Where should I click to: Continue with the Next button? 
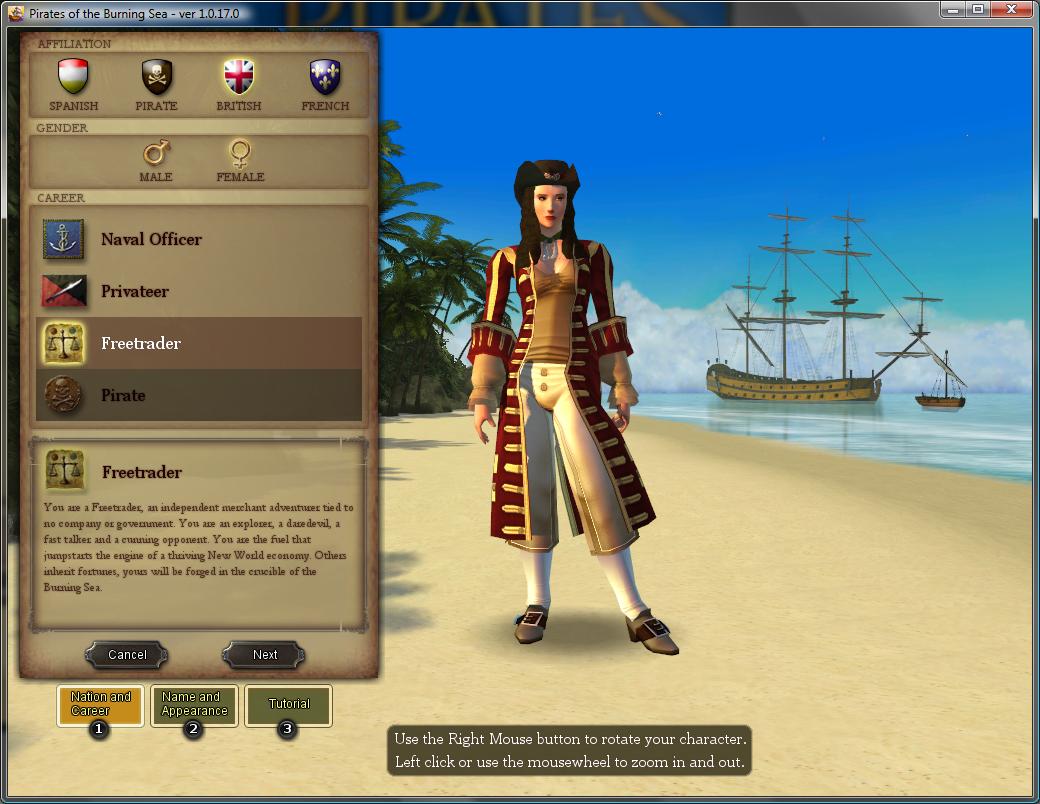265,655
